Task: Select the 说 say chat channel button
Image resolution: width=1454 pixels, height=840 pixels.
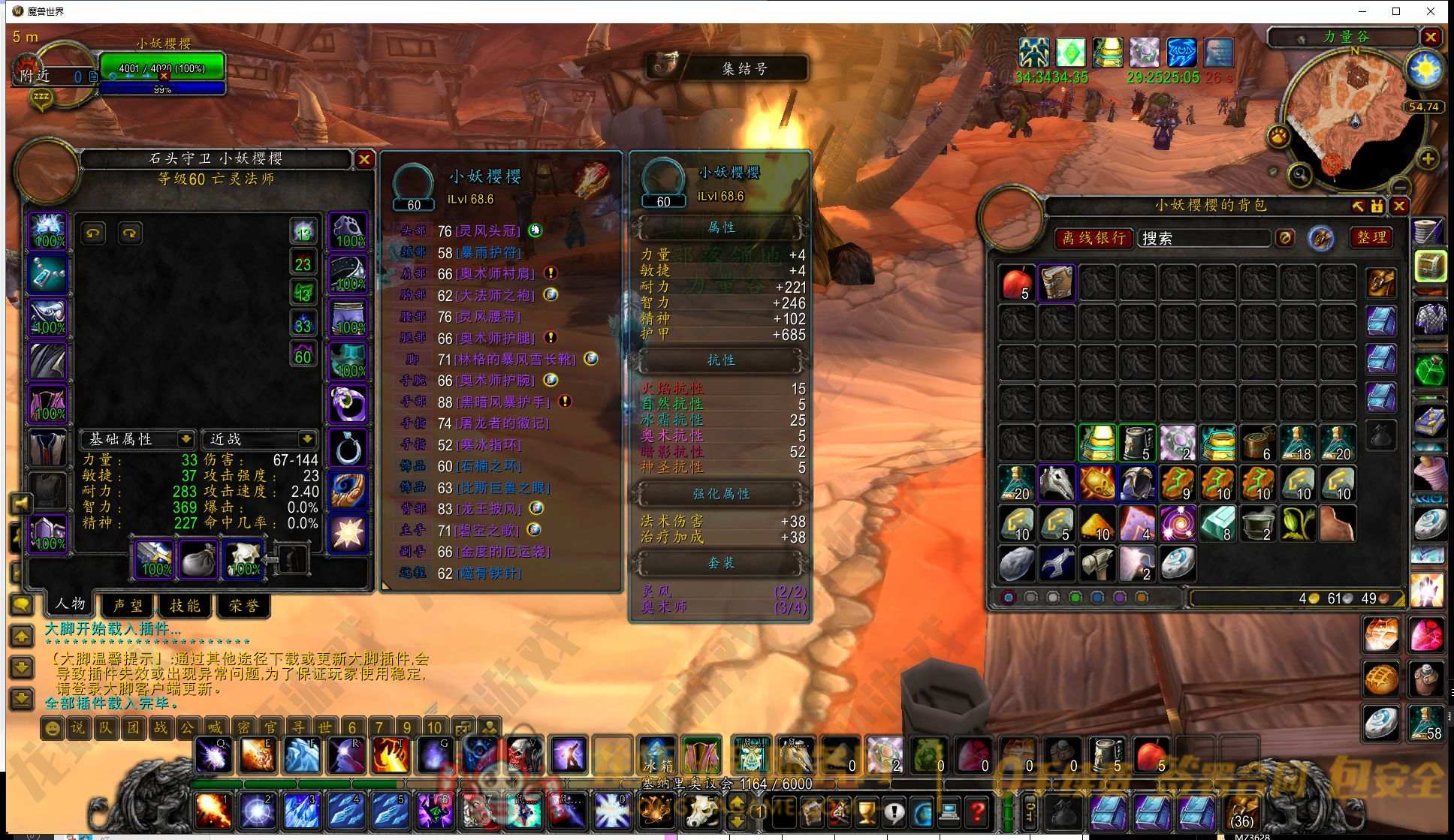Action: (78, 727)
